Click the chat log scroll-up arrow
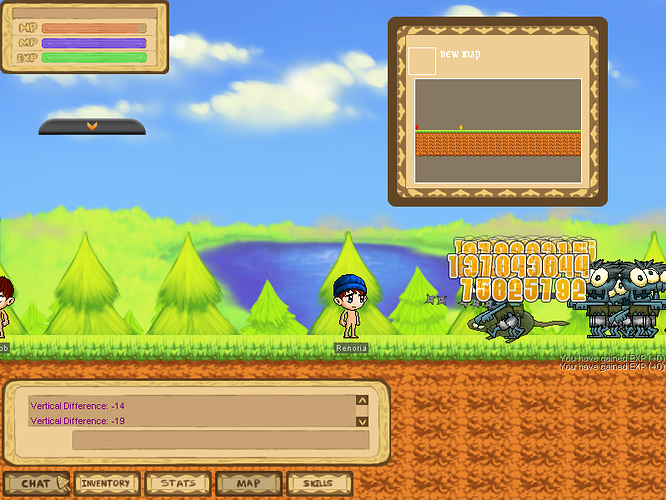The image size is (666, 500). [x=362, y=401]
